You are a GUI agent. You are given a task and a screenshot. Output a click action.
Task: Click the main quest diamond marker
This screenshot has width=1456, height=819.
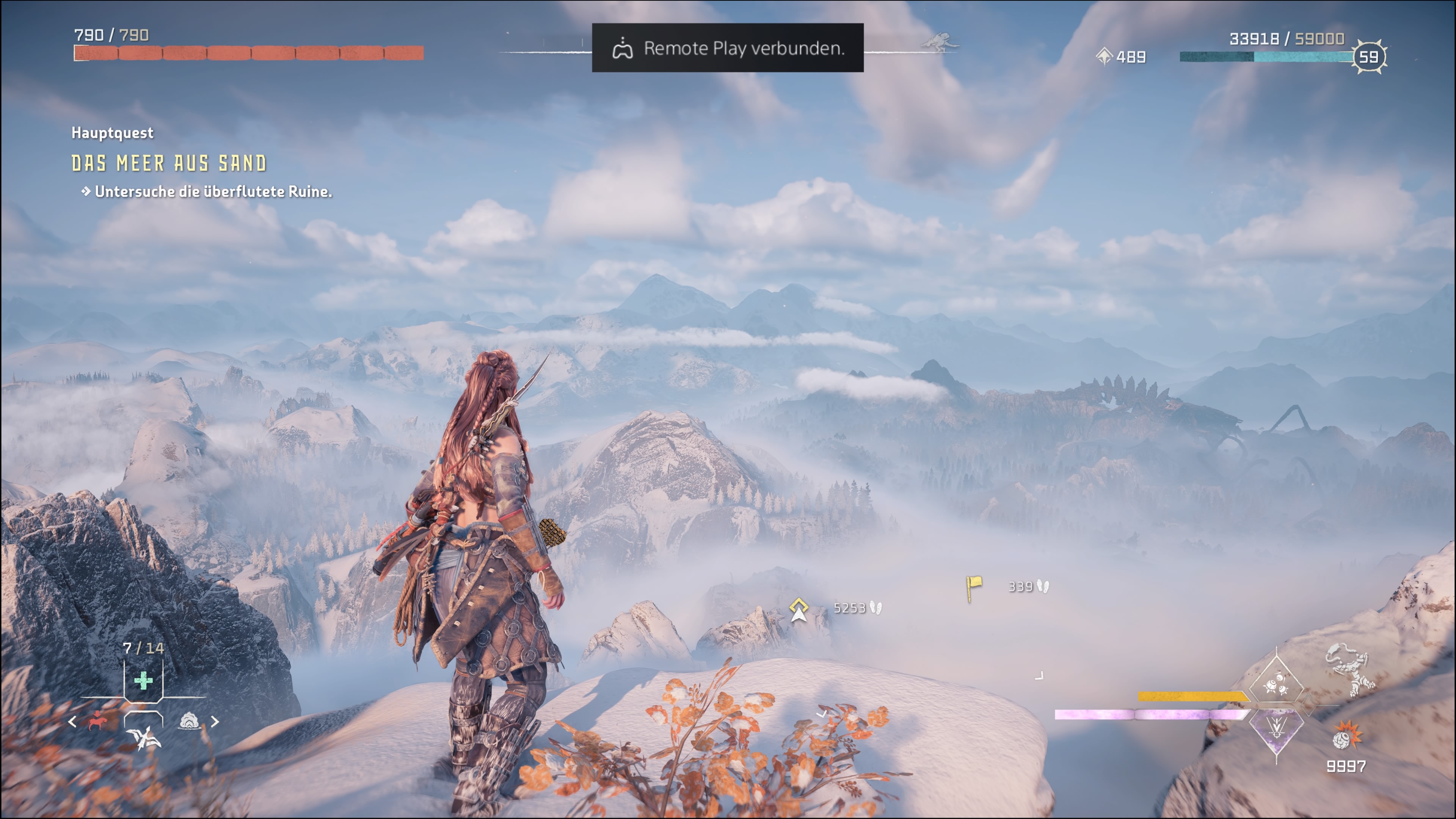[x=798, y=608]
